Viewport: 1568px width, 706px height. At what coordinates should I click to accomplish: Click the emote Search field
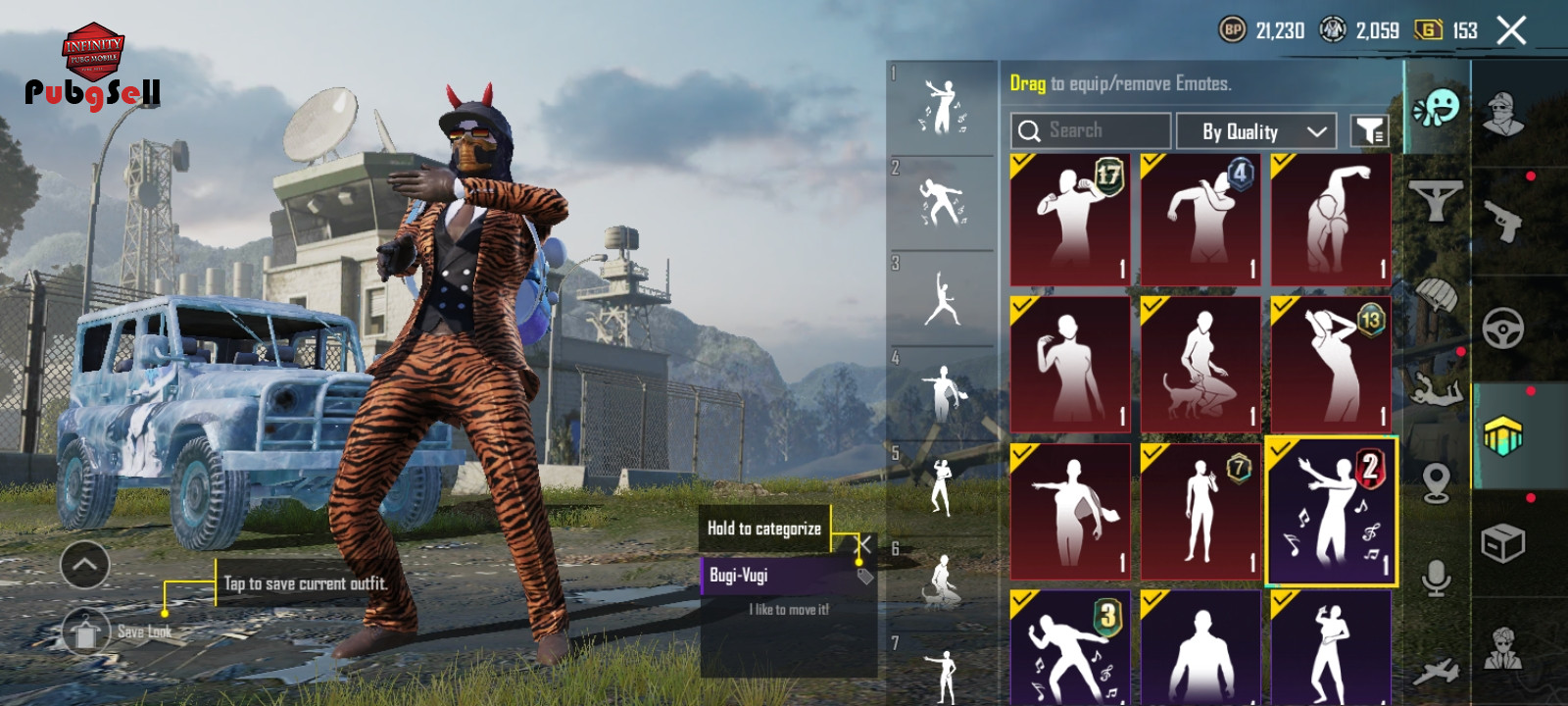pyautogui.click(x=1090, y=130)
